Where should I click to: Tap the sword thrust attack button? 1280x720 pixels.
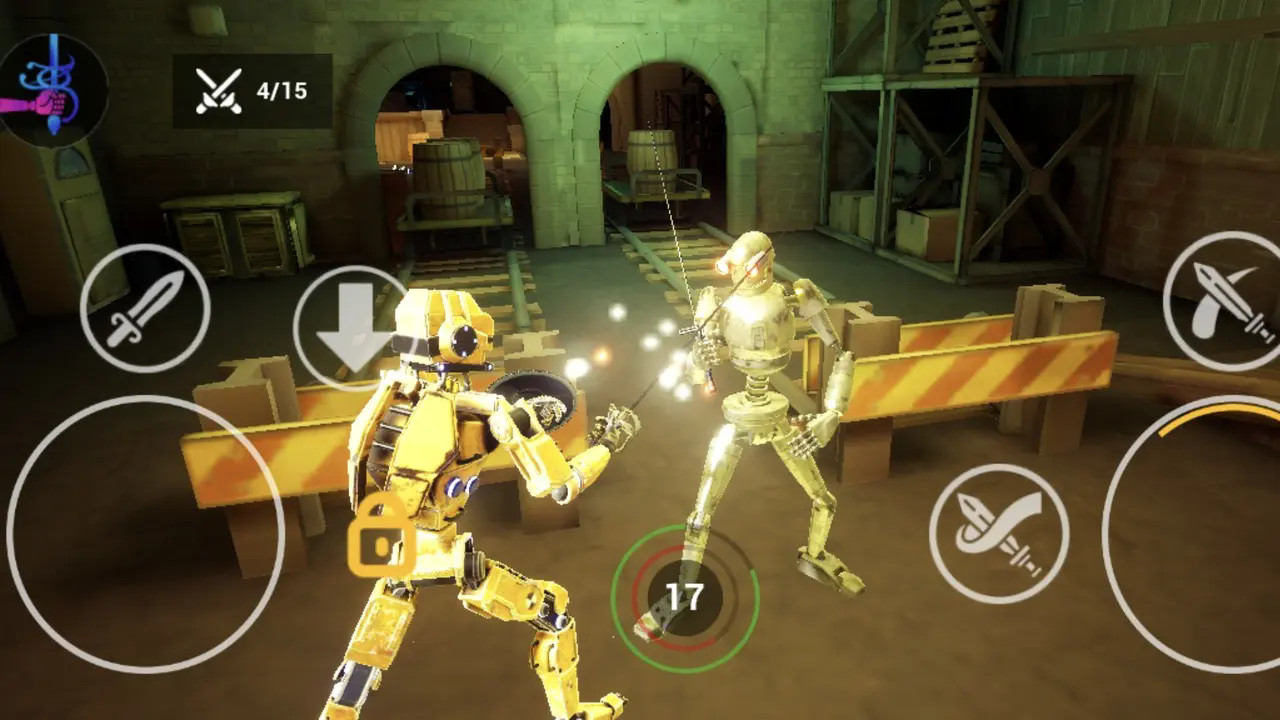coord(145,308)
